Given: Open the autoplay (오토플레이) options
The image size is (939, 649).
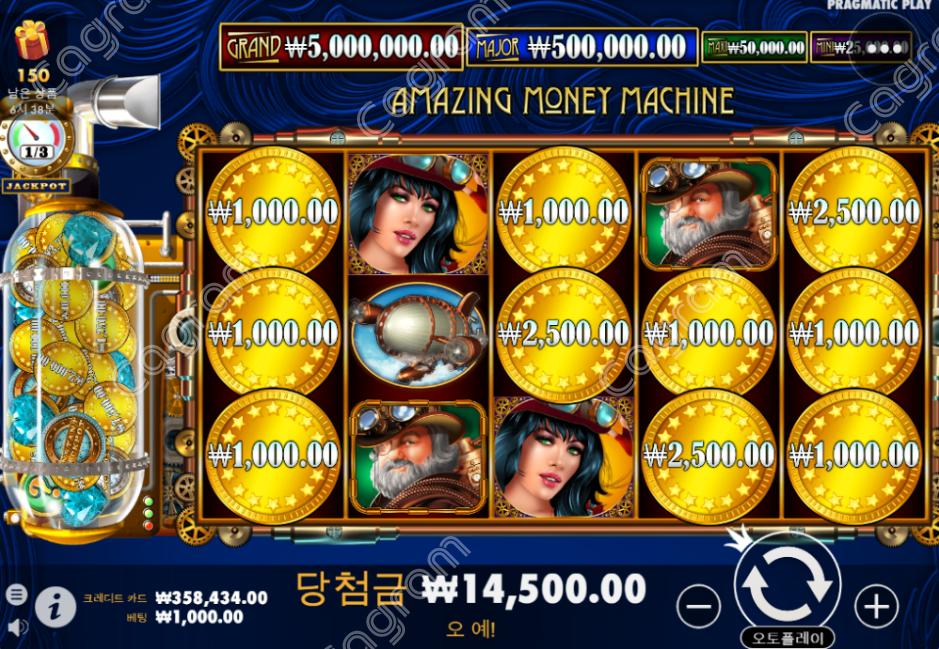Looking at the screenshot, I should coord(787,637).
